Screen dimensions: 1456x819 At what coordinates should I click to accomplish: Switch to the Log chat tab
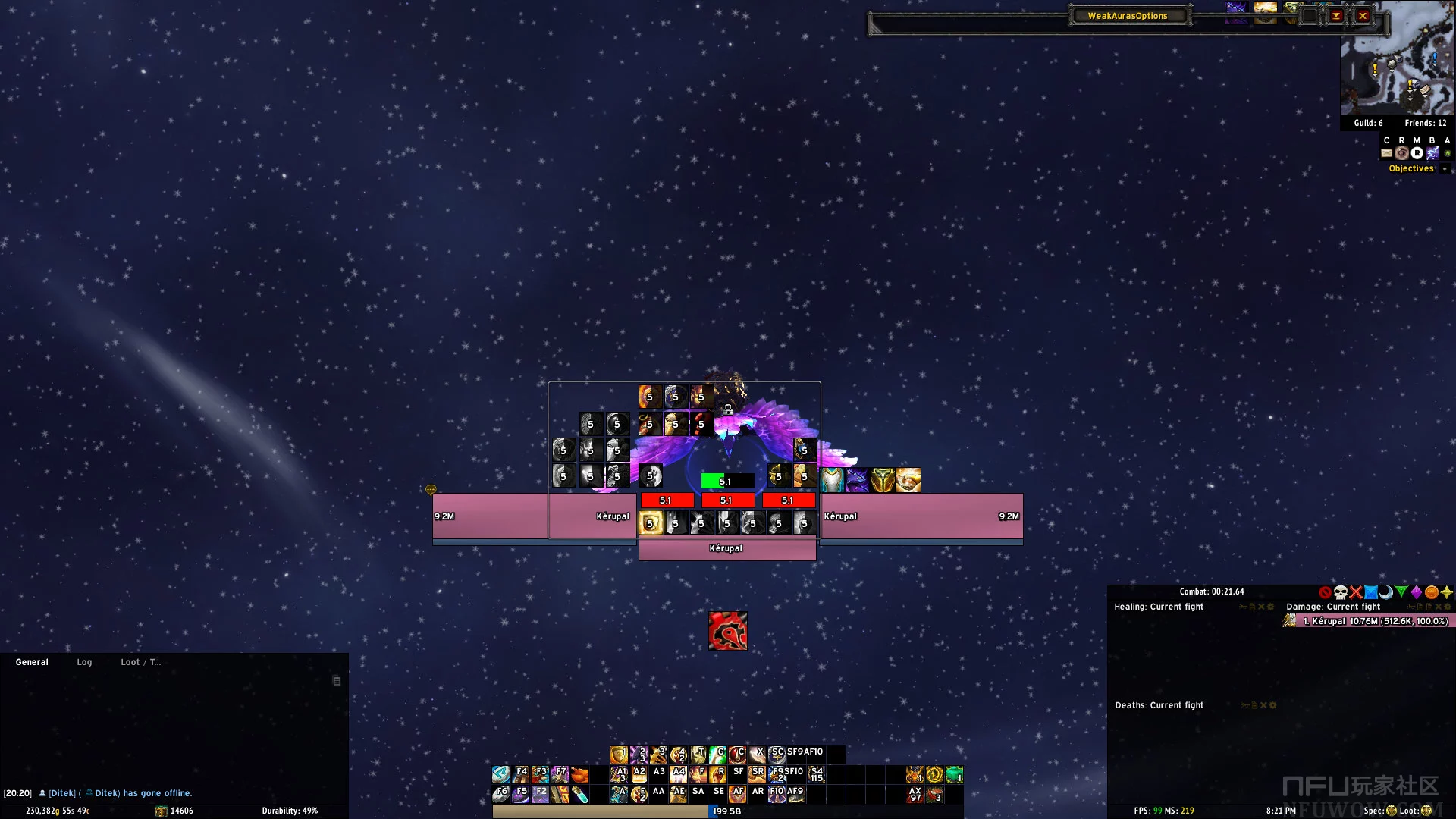84,662
